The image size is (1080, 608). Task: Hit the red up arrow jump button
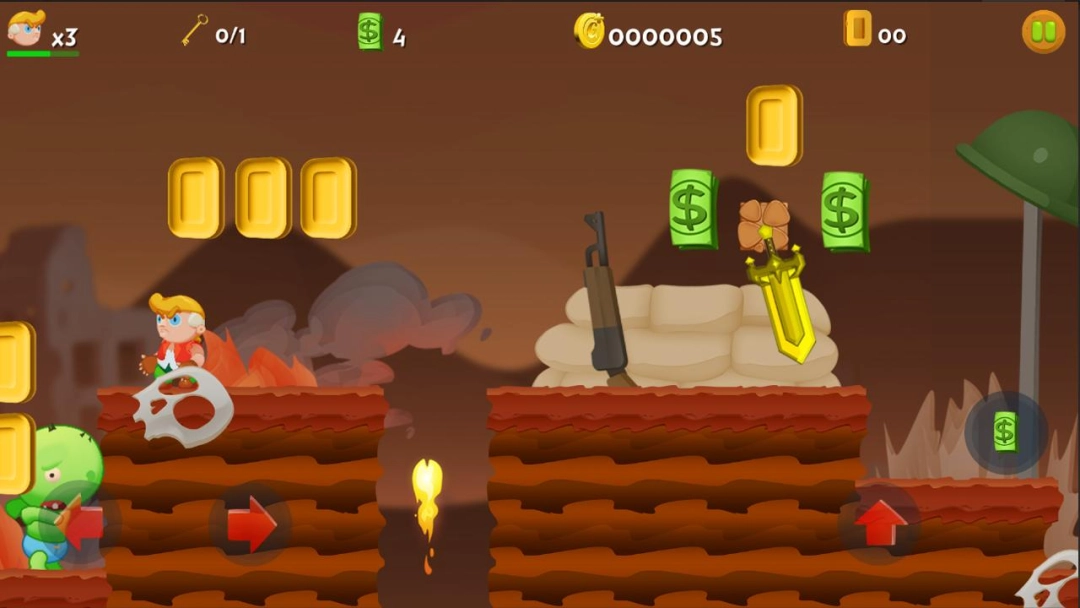coord(880,523)
